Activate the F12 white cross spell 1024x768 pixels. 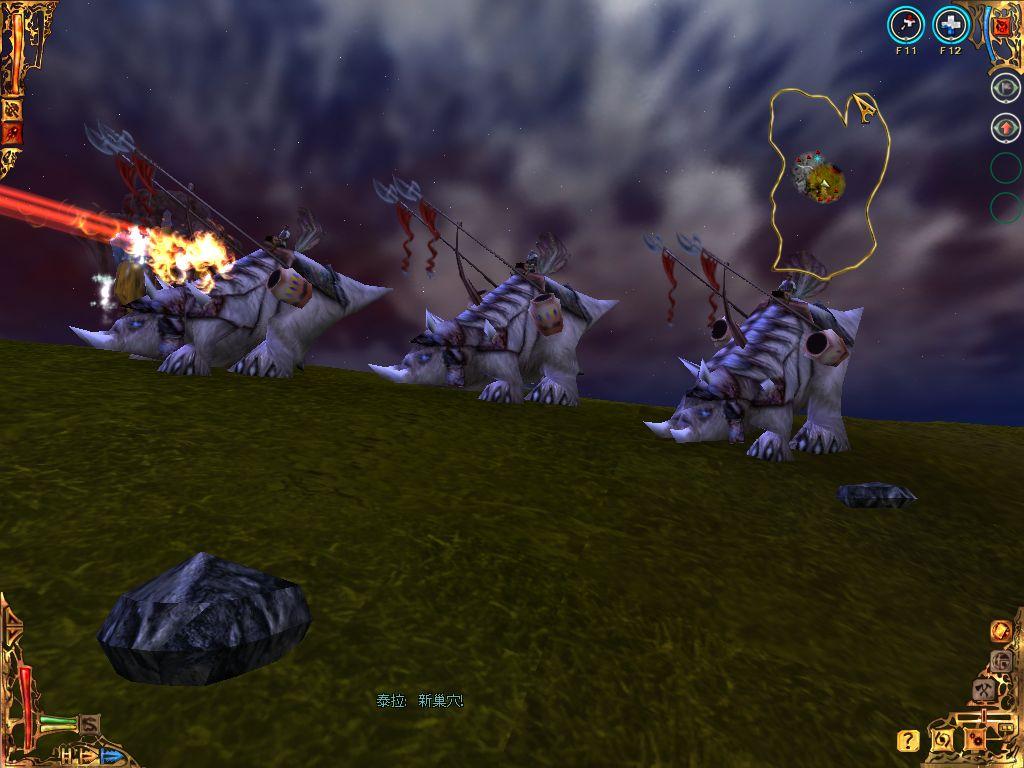[x=951, y=25]
